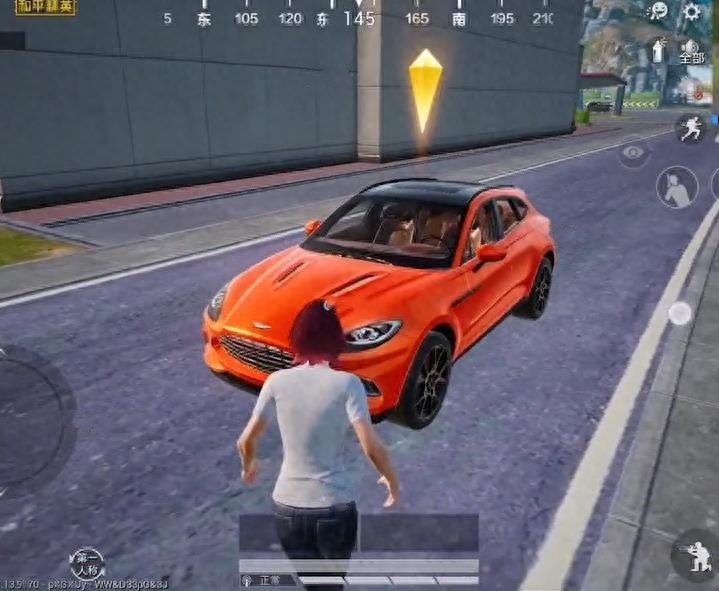This screenshot has width=719, height=591.
Task: Switch view with the 第一人称 button
Action: click(87, 564)
